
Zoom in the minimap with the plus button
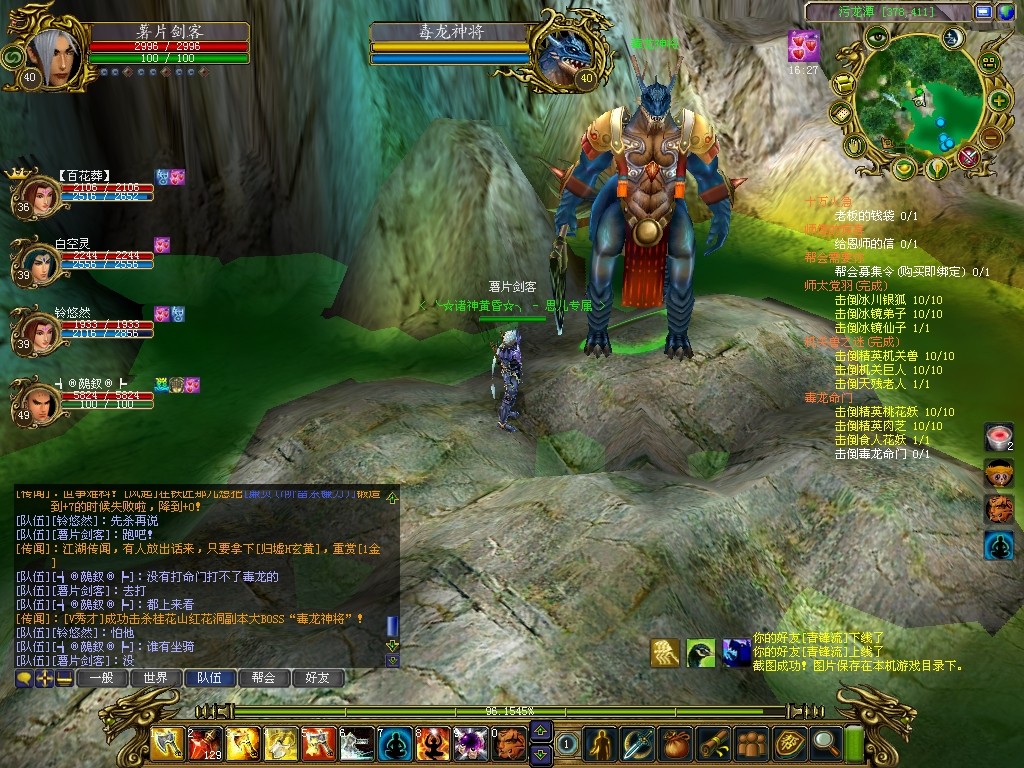point(999,100)
